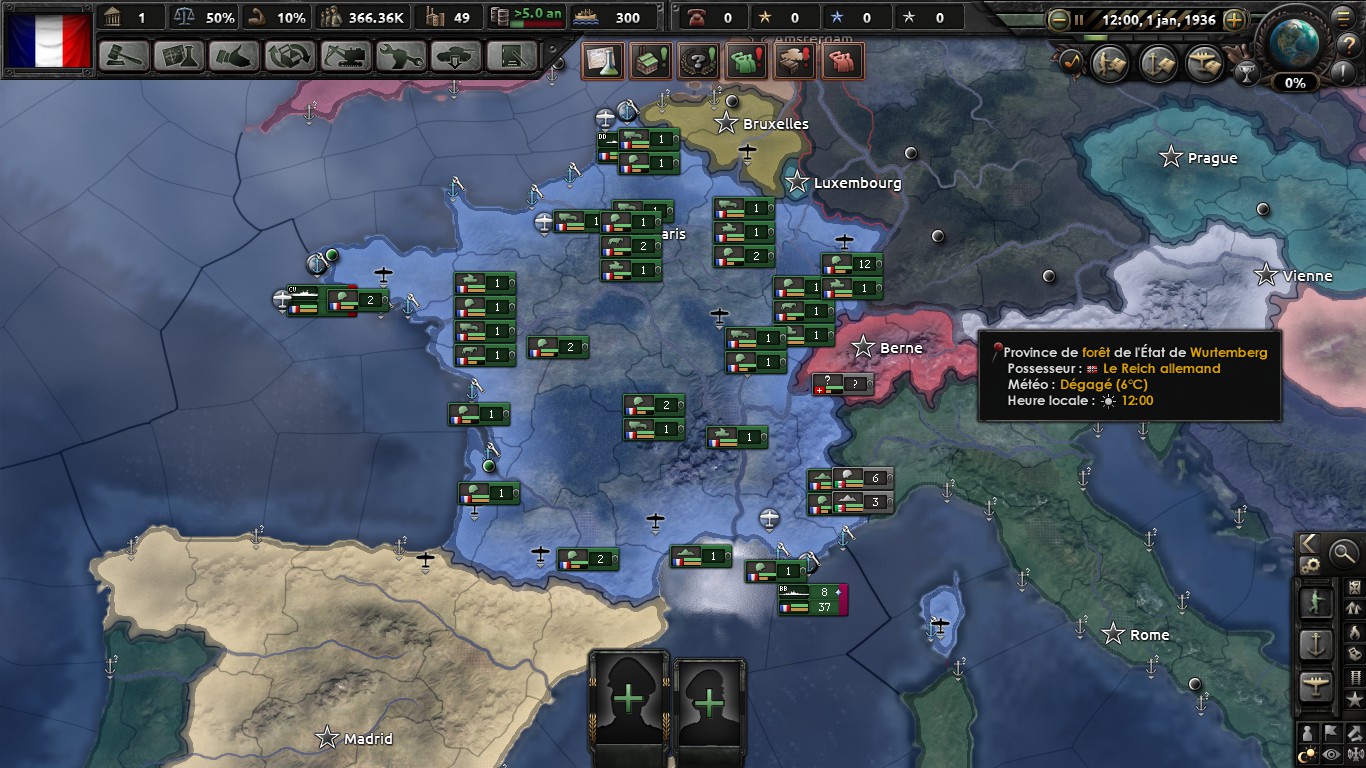Open the air theater overview plane button

[1205, 63]
